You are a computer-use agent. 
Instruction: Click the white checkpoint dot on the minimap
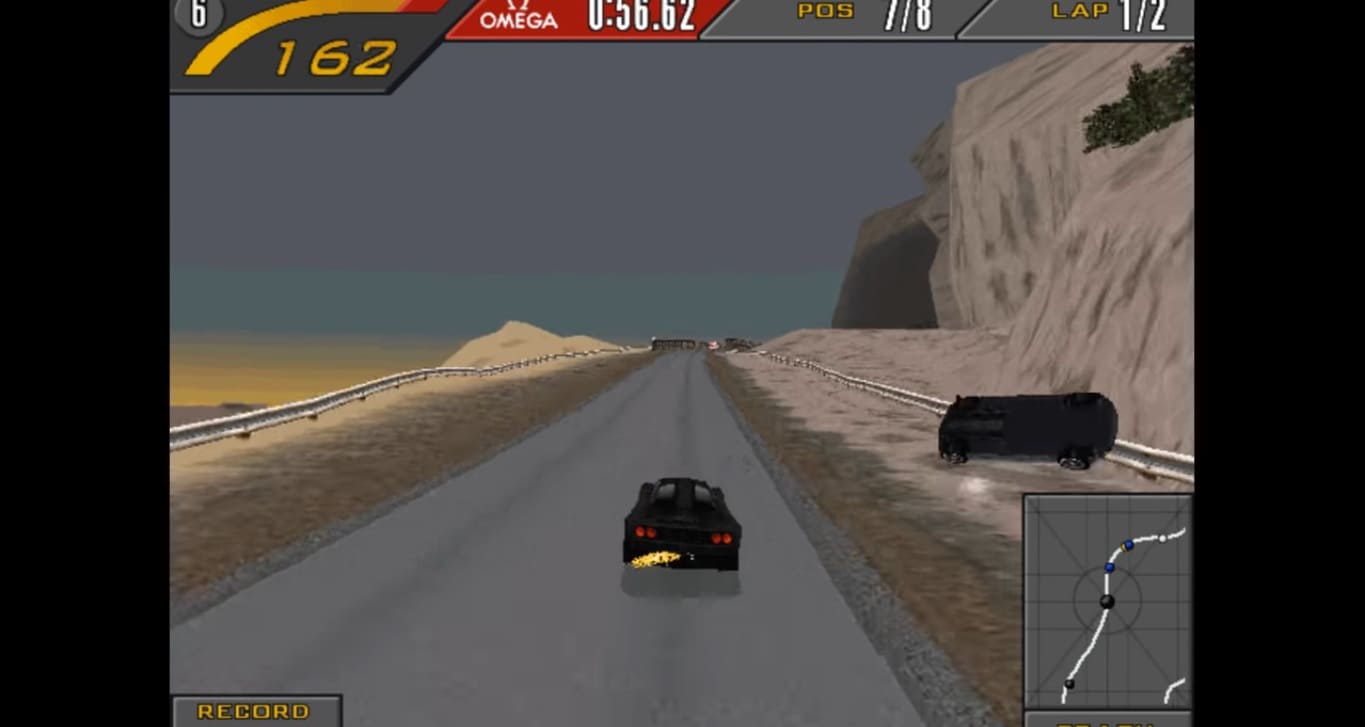[x=1162, y=540]
